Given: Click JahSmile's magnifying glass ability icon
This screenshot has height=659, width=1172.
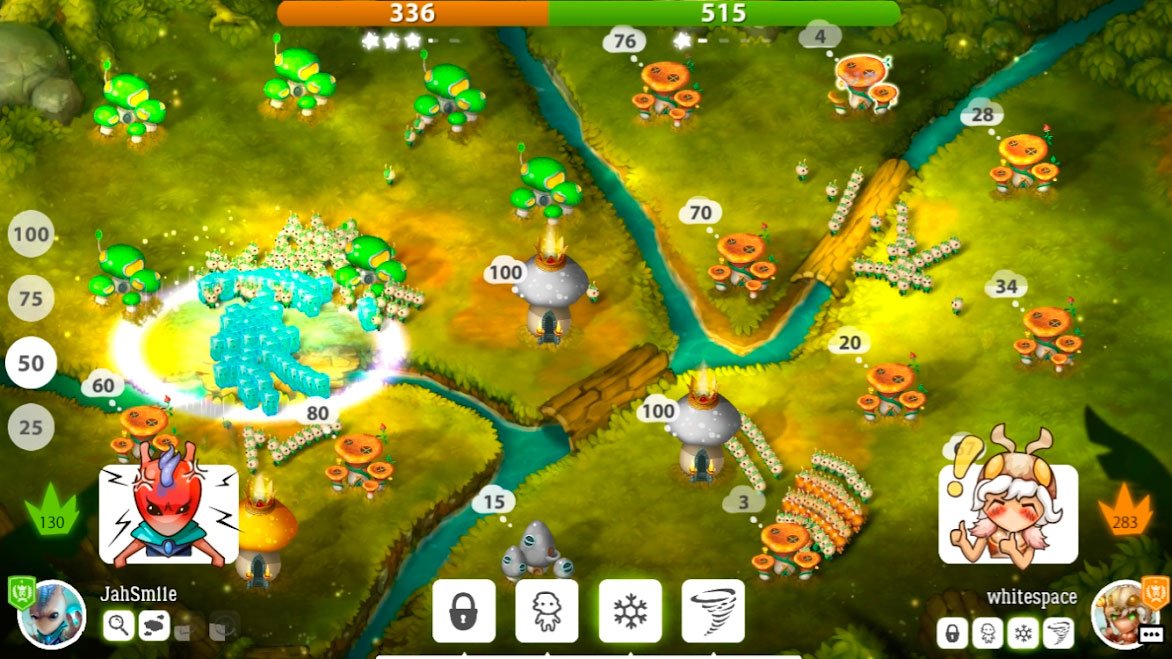Looking at the screenshot, I should click(118, 626).
